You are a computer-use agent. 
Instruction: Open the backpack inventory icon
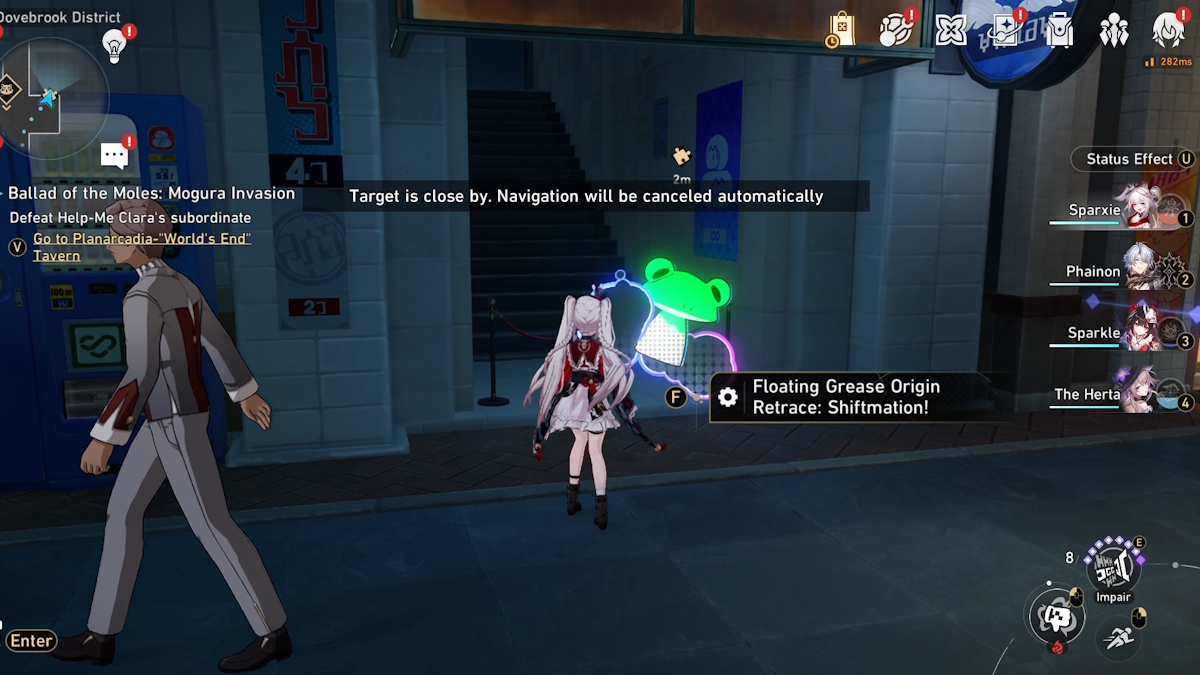(x=1059, y=31)
